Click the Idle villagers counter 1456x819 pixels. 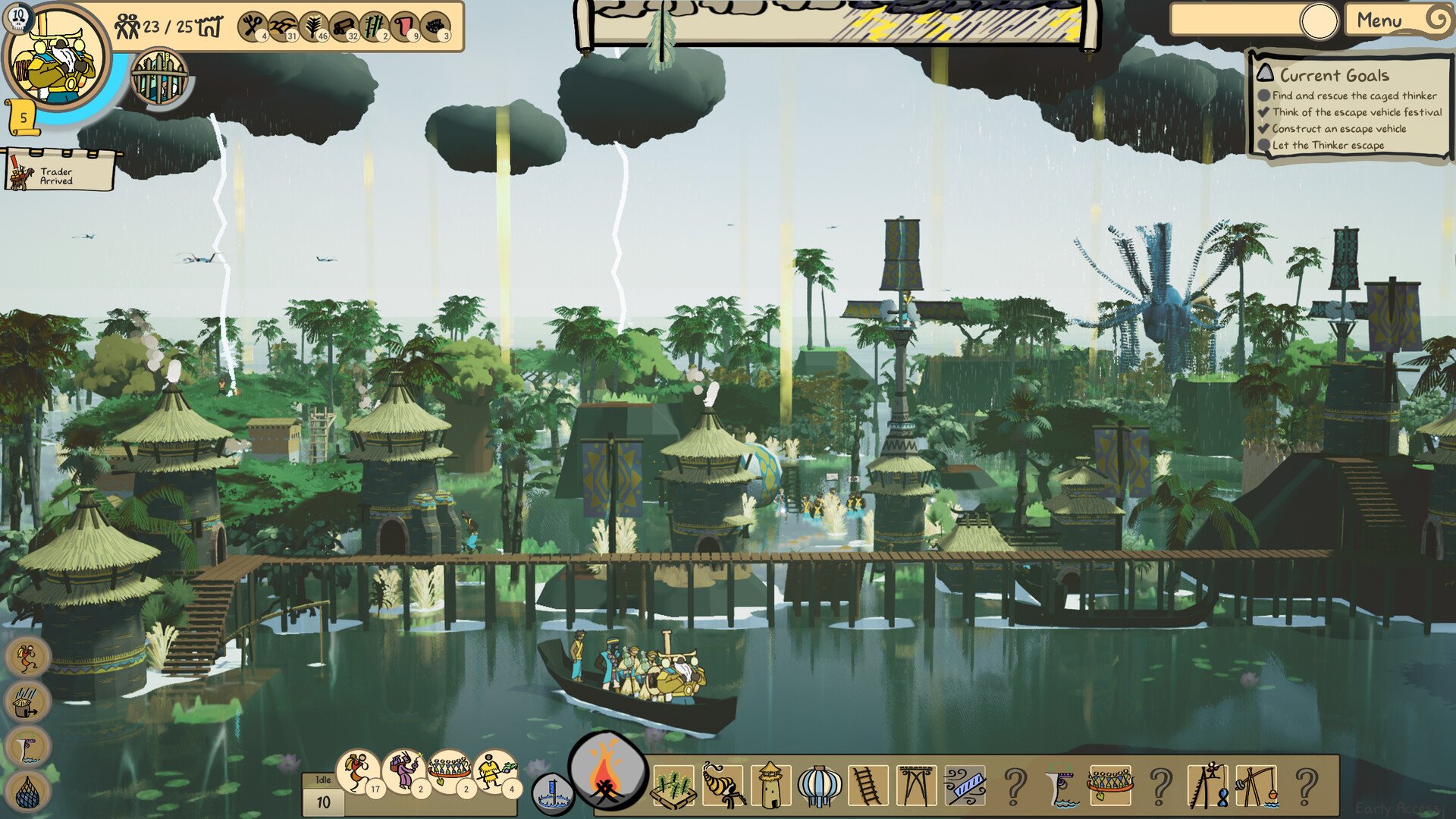coord(323,794)
